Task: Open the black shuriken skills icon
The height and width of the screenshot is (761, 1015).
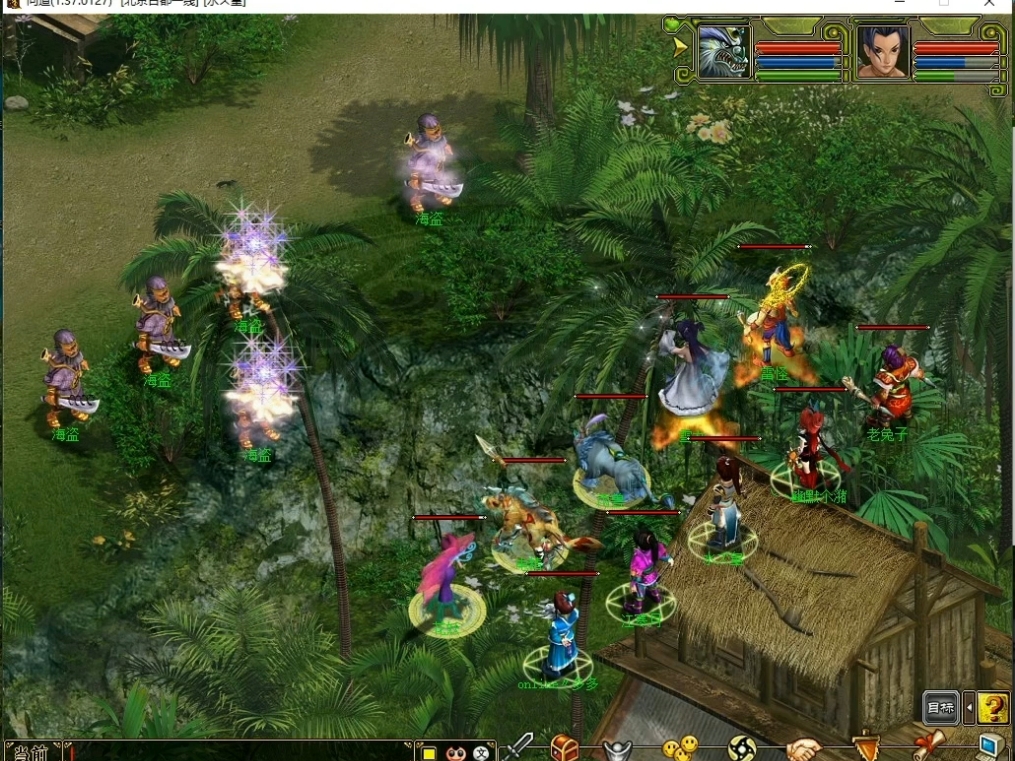Action: 742,748
